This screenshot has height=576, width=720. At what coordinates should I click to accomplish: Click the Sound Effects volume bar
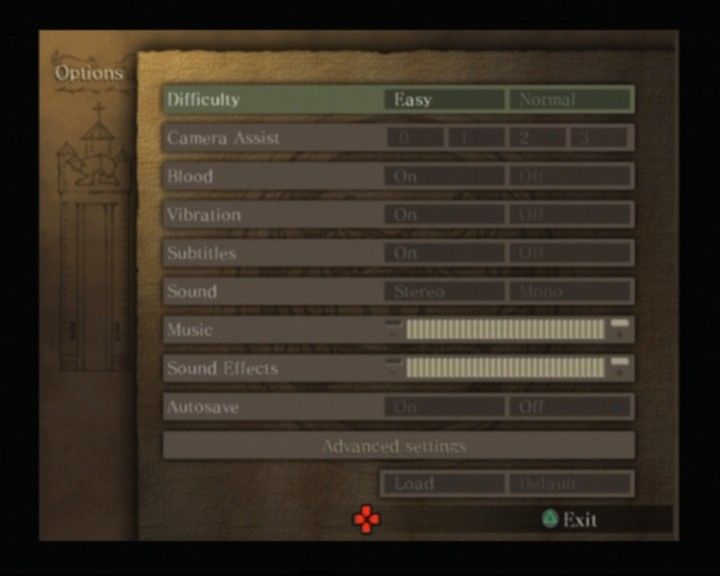[x=505, y=368]
